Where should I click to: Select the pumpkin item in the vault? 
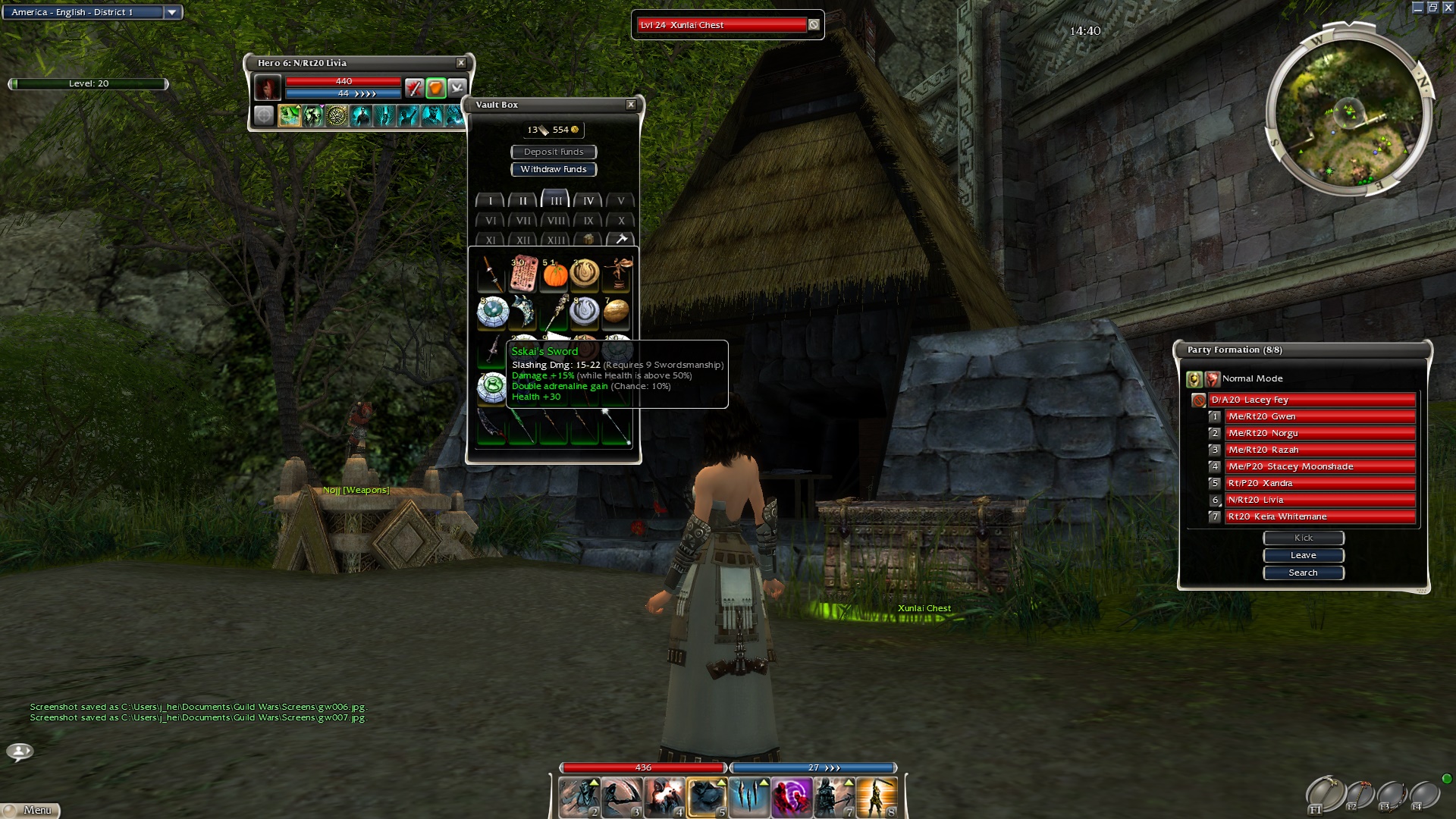pos(555,275)
